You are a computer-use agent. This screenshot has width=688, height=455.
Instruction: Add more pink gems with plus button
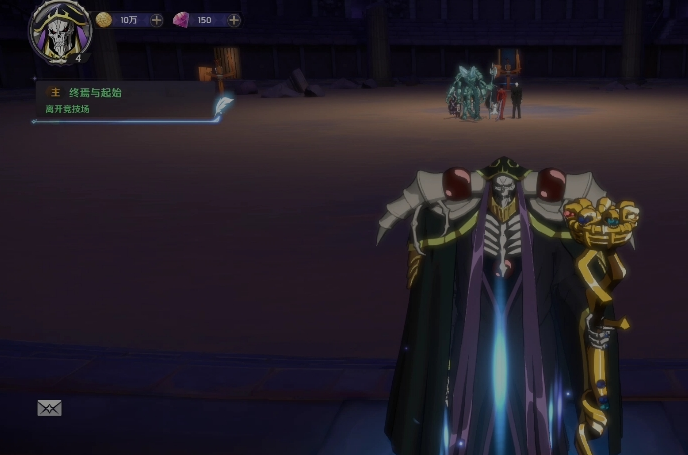[x=233, y=20]
